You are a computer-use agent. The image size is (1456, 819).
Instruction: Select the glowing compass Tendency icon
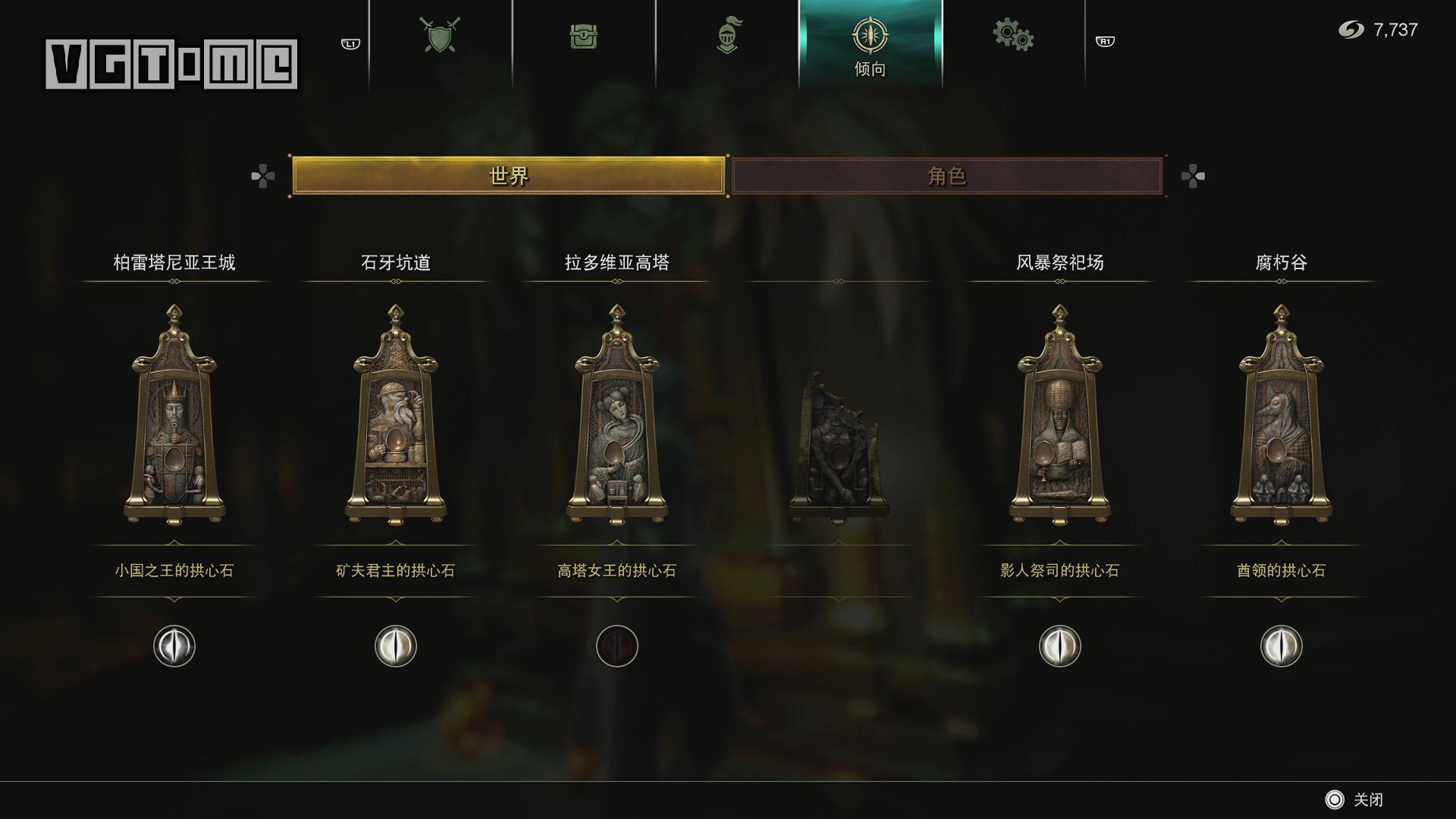click(871, 36)
